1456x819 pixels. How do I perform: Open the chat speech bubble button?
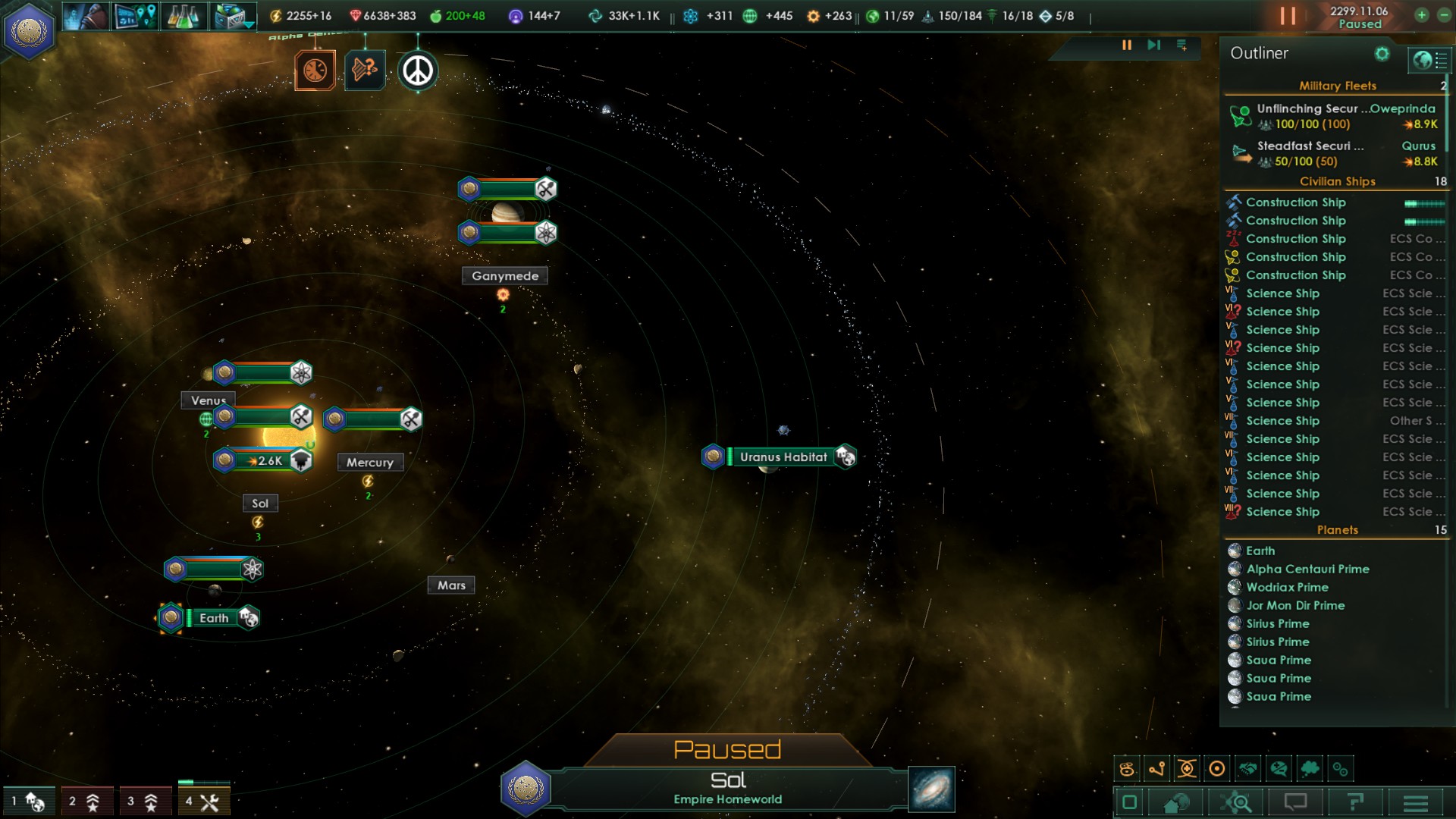1295,802
